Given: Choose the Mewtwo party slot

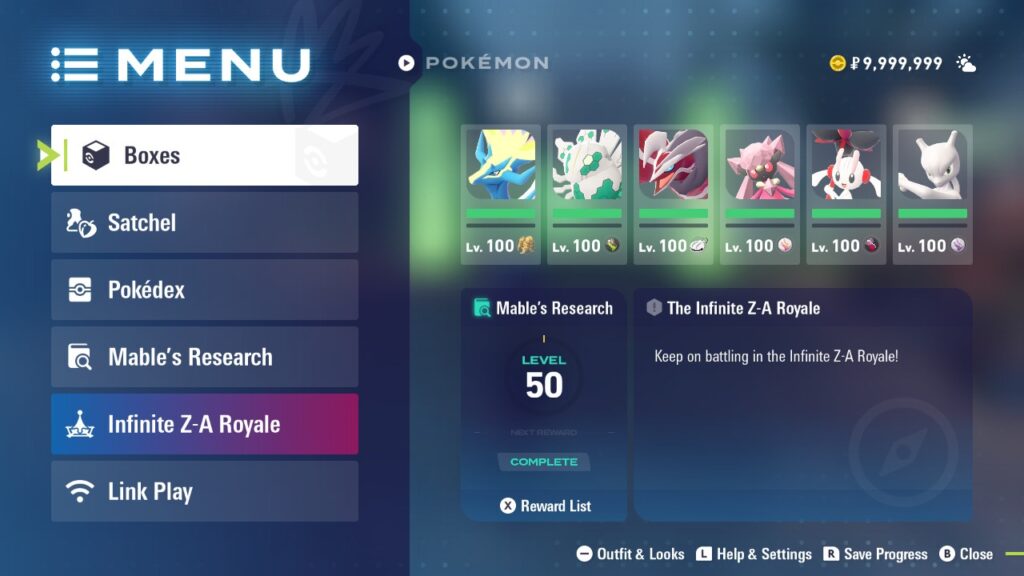Looking at the screenshot, I should (x=932, y=194).
